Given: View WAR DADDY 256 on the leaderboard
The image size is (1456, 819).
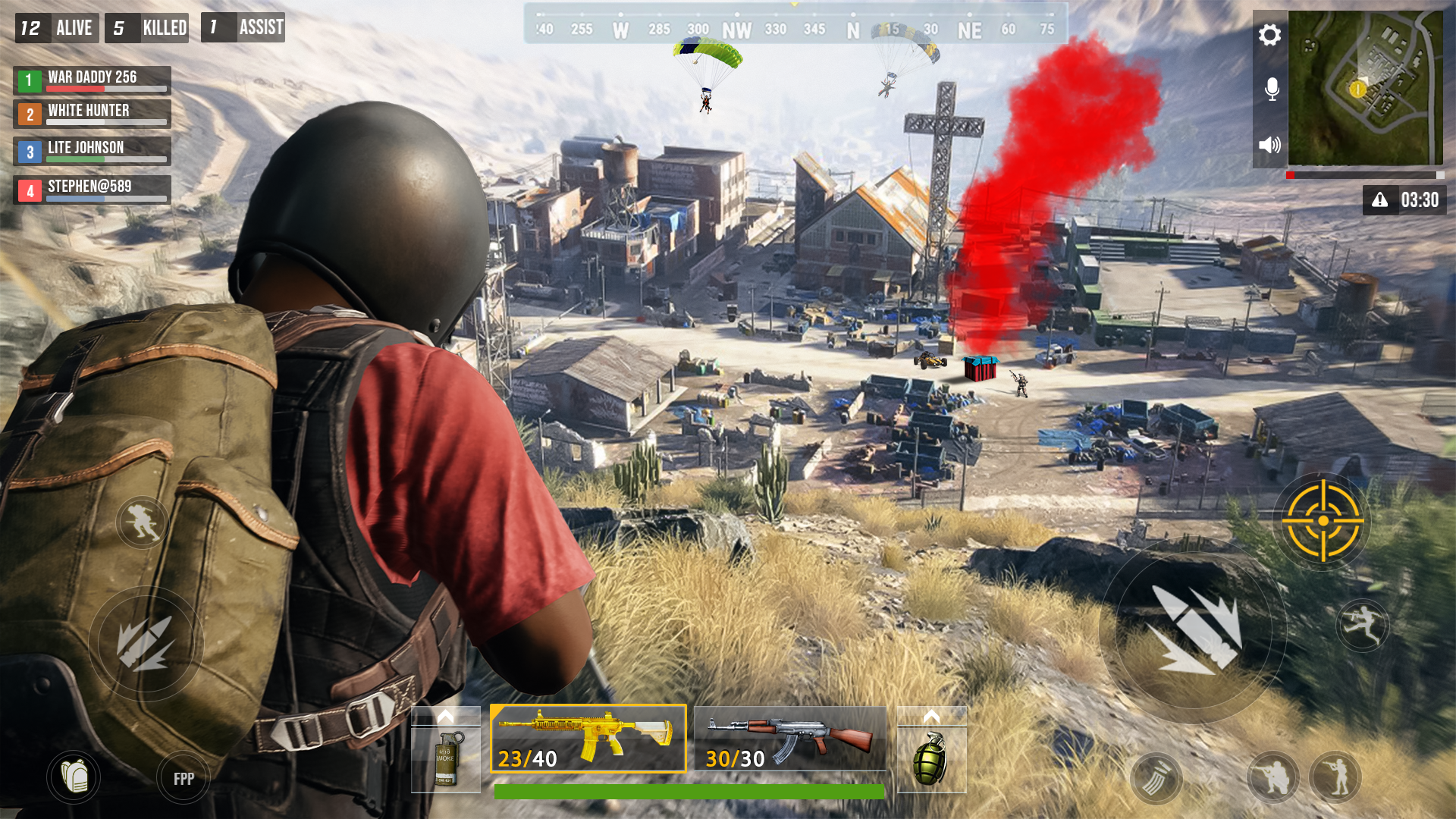Looking at the screenshot, I should coord(91,77).
